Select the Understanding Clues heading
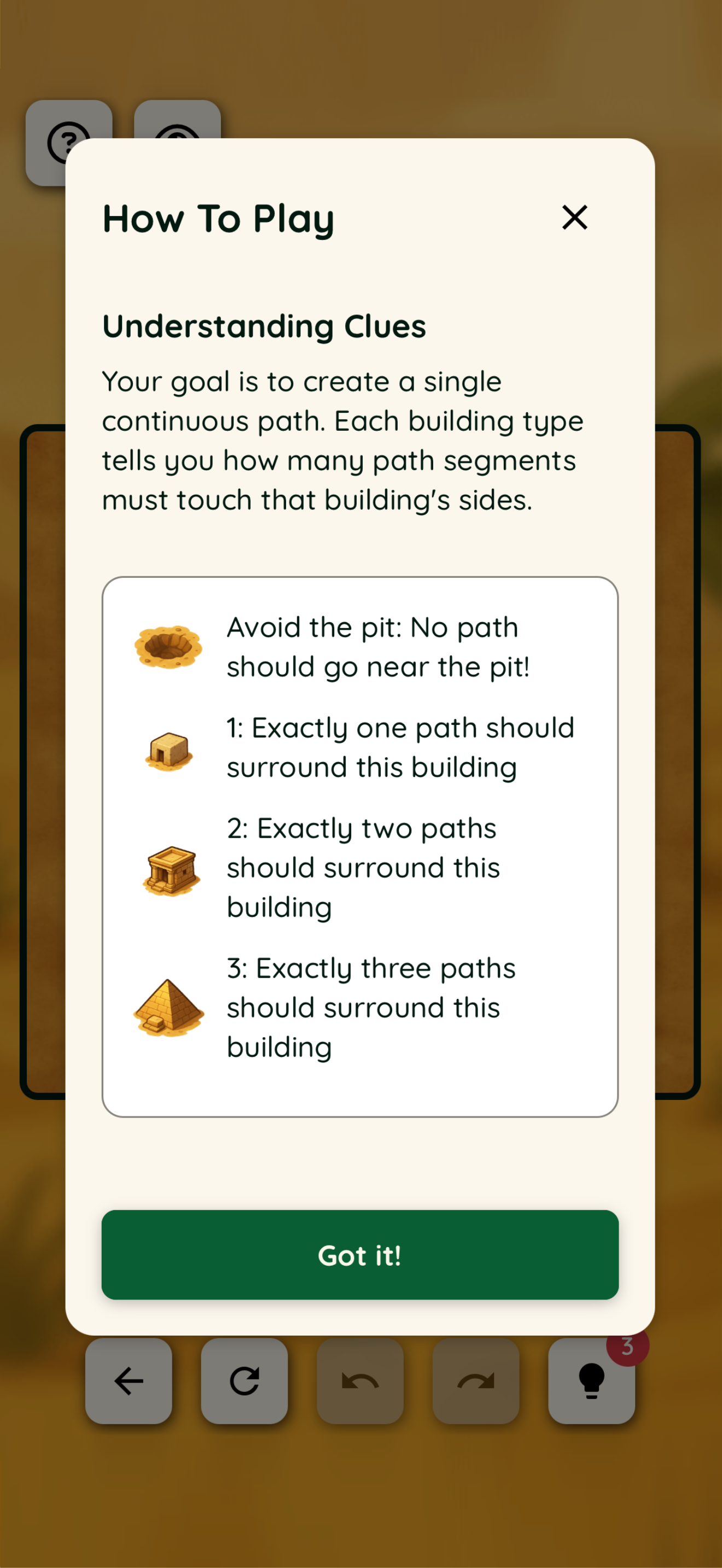The image size is (722, 1568). click(x=265, y=326)
